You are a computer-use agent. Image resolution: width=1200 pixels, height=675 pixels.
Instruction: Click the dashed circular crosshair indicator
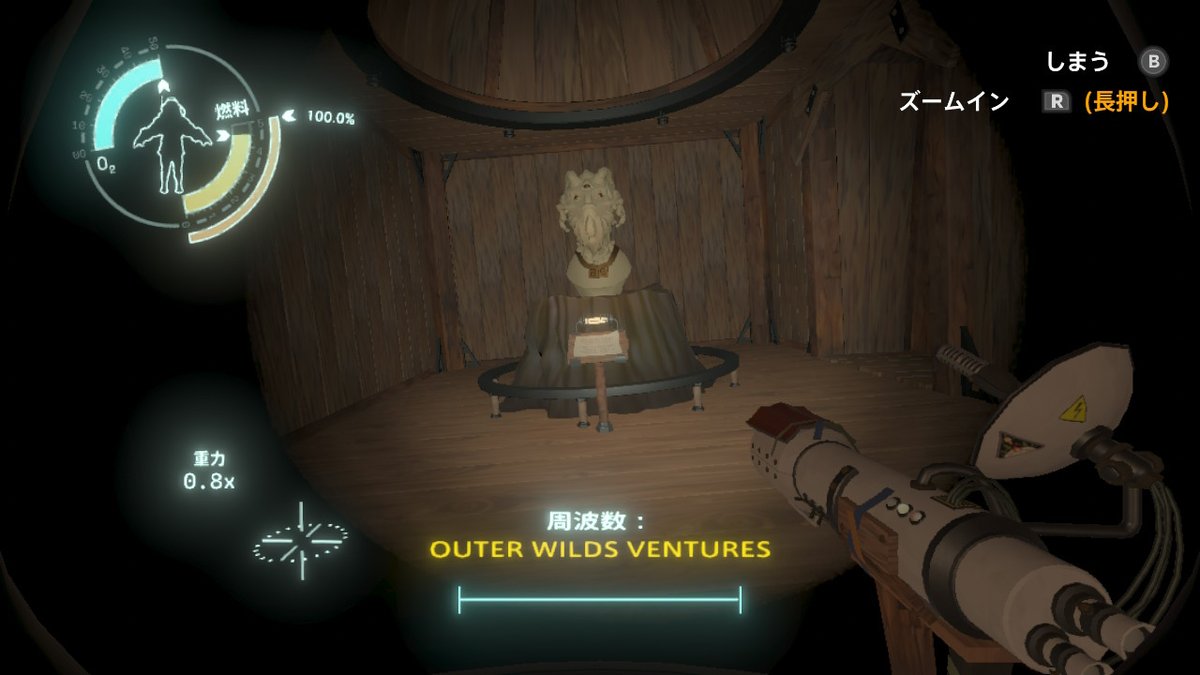pyautogui.click(x=299, y=541)
